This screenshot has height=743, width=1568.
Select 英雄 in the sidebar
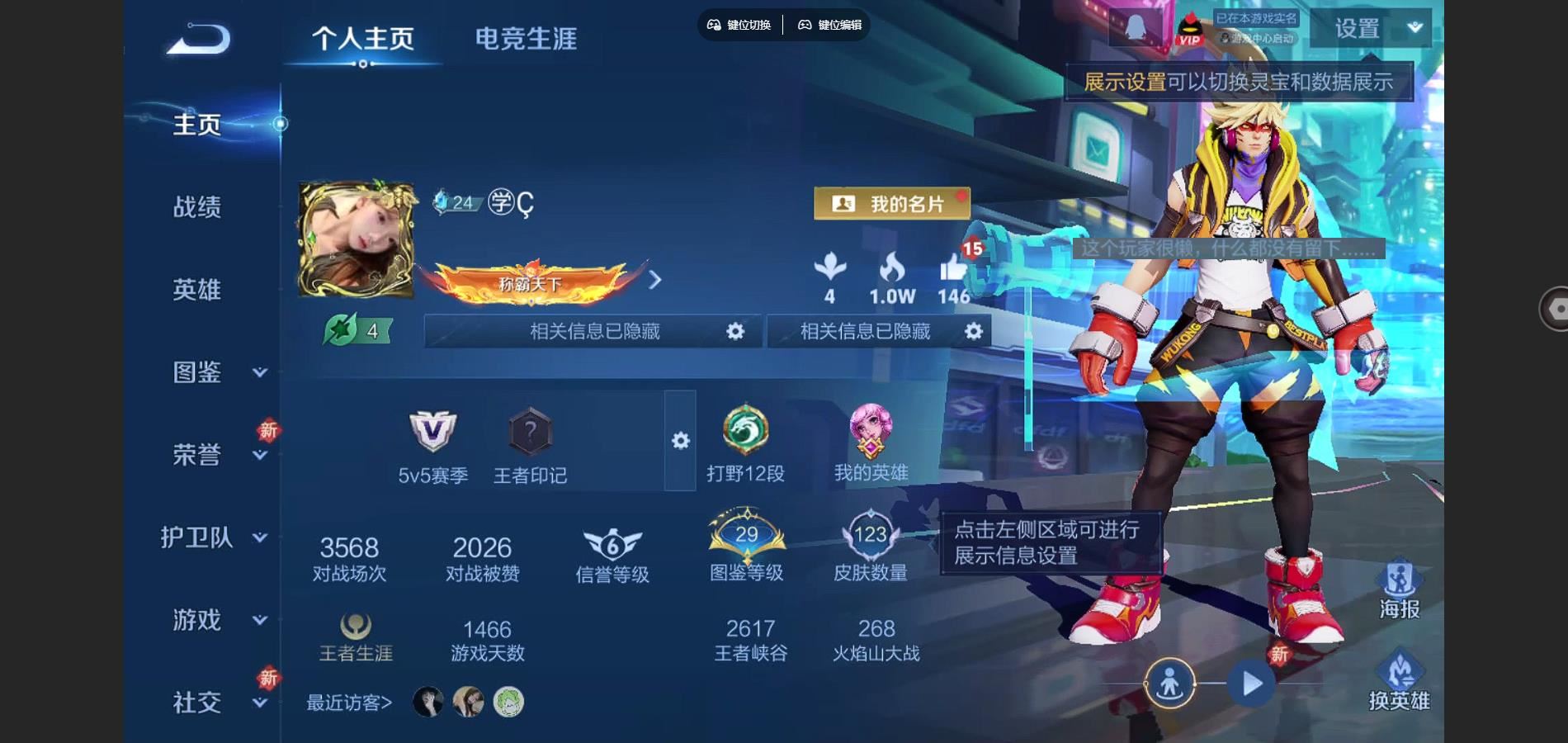pyautogui.click(x=197, y=289)
